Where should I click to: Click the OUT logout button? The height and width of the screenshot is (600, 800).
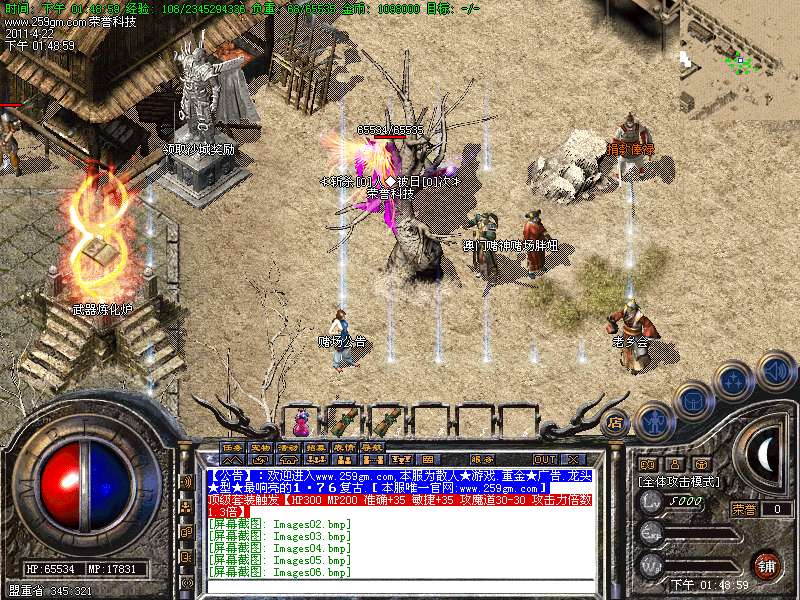click(545, 459)
